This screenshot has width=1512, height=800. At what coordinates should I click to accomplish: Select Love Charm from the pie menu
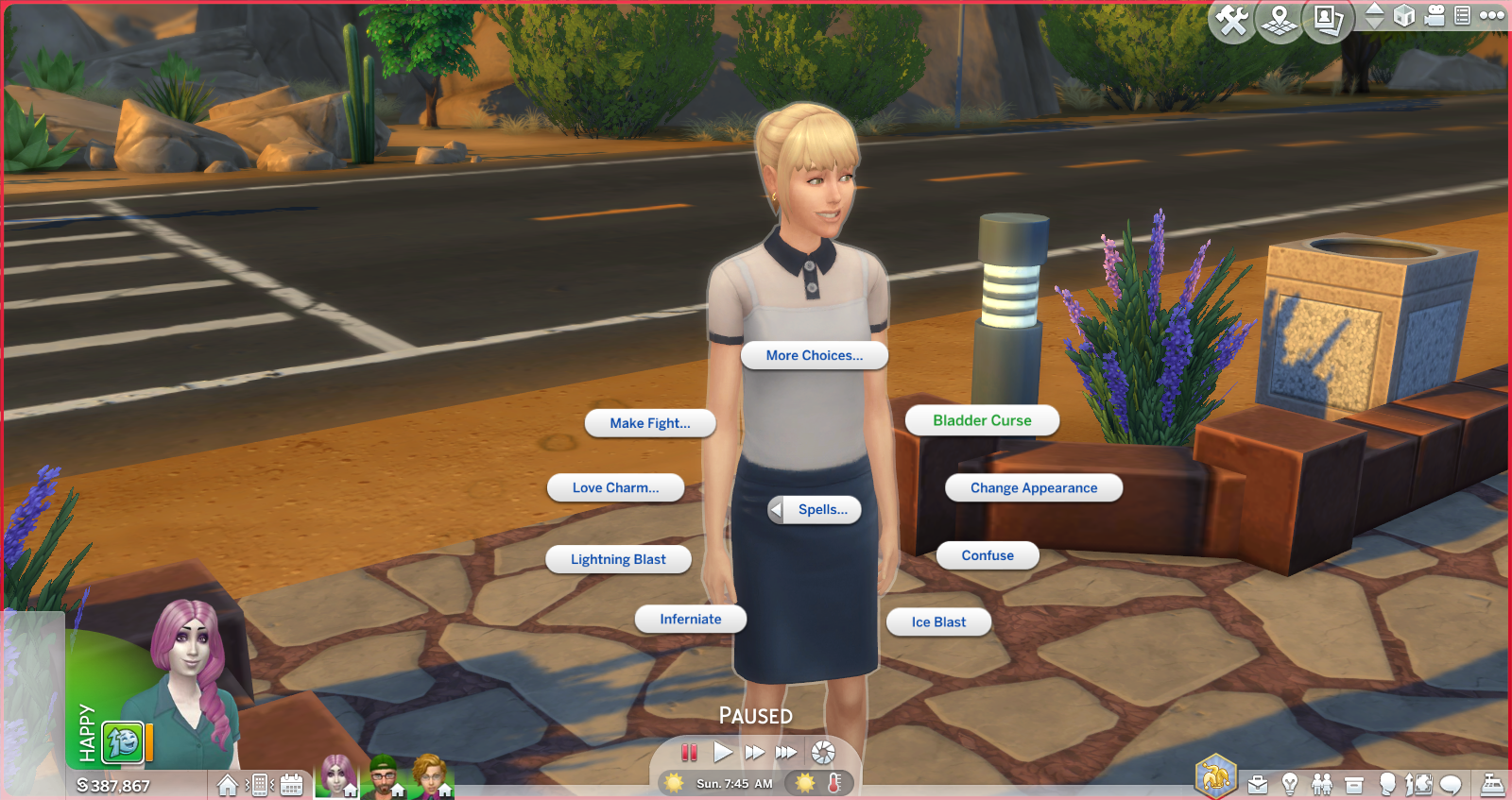[615, 487]
